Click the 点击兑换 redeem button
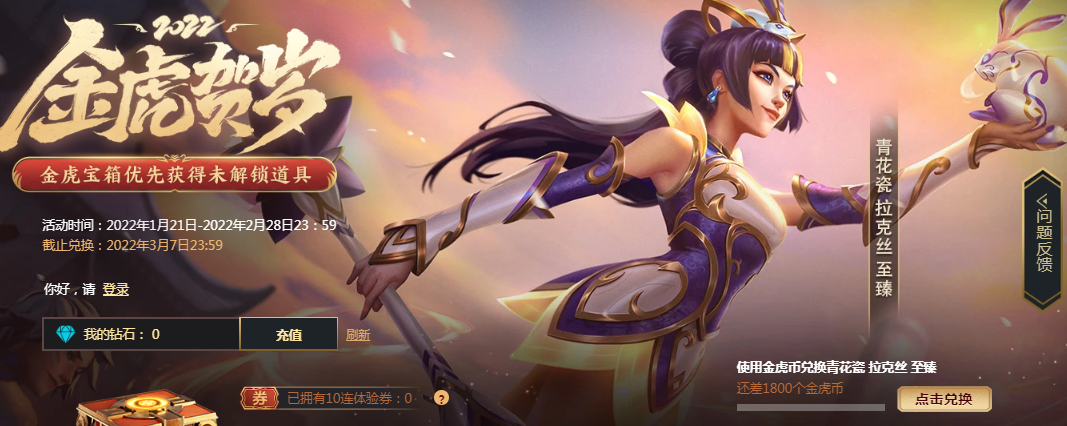1067x426 pixels. pos(943,399)
